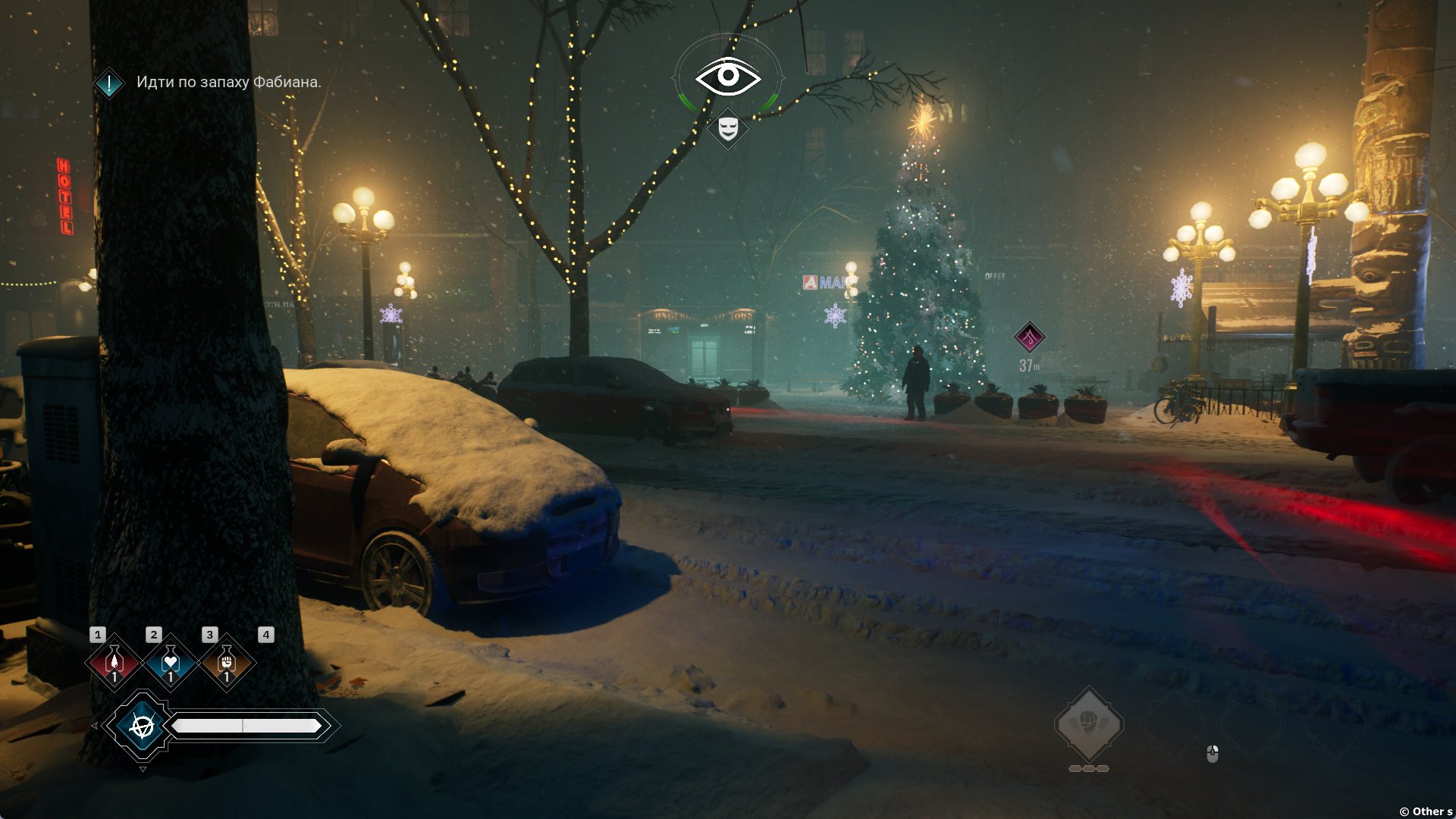This screenshot has height=819, width=1456.
Task: Use the red blood drop elixir slot
Action: 114,664
